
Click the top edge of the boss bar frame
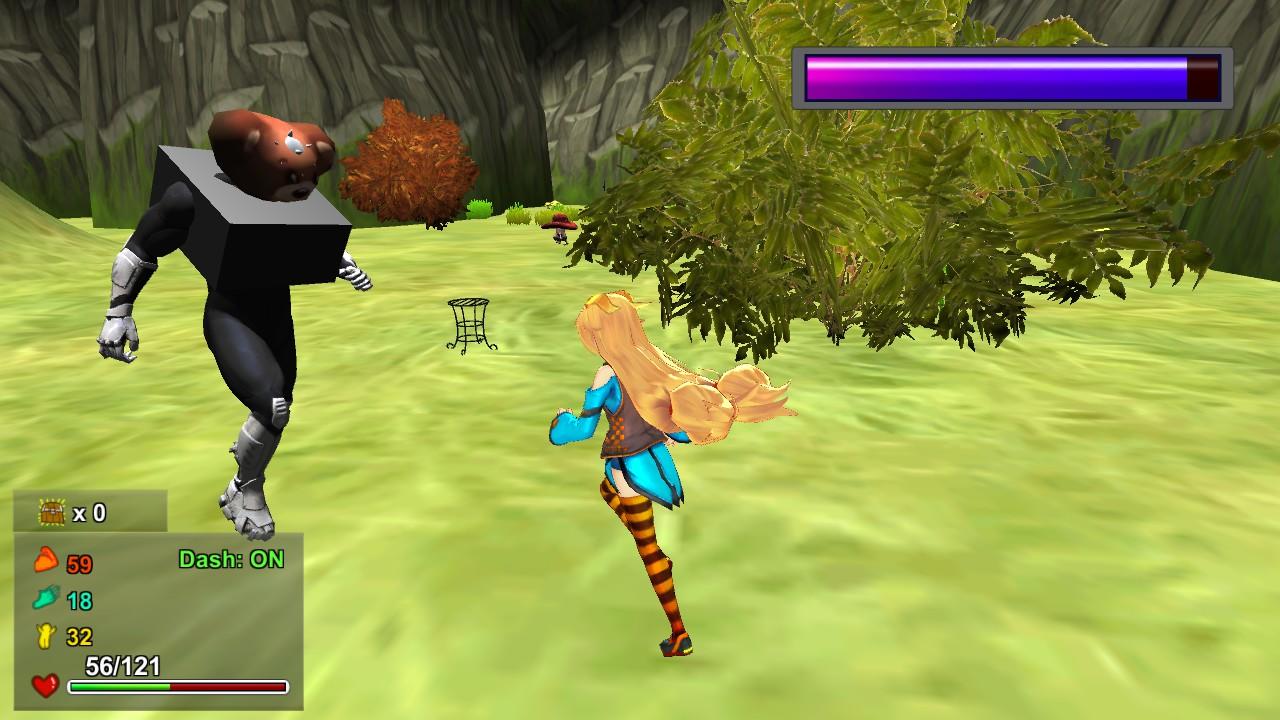pyautogui.click(x=1010, y=48)
